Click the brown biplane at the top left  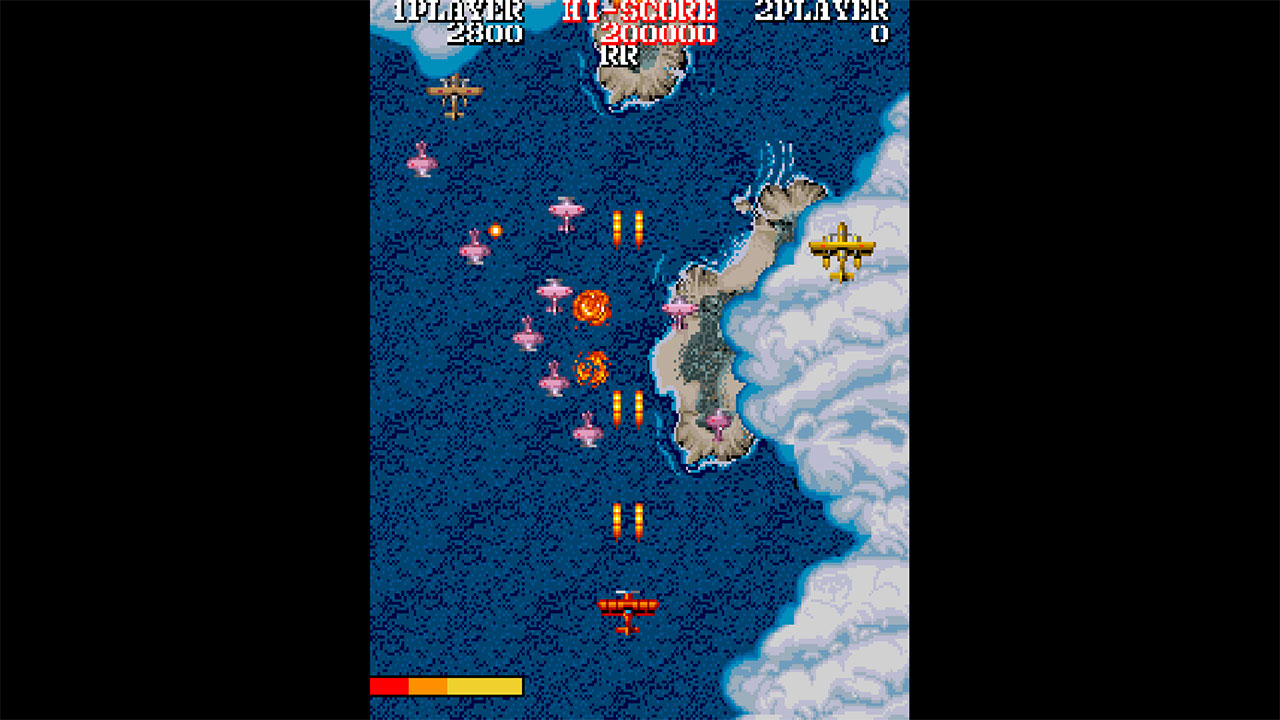click(455, 93)
